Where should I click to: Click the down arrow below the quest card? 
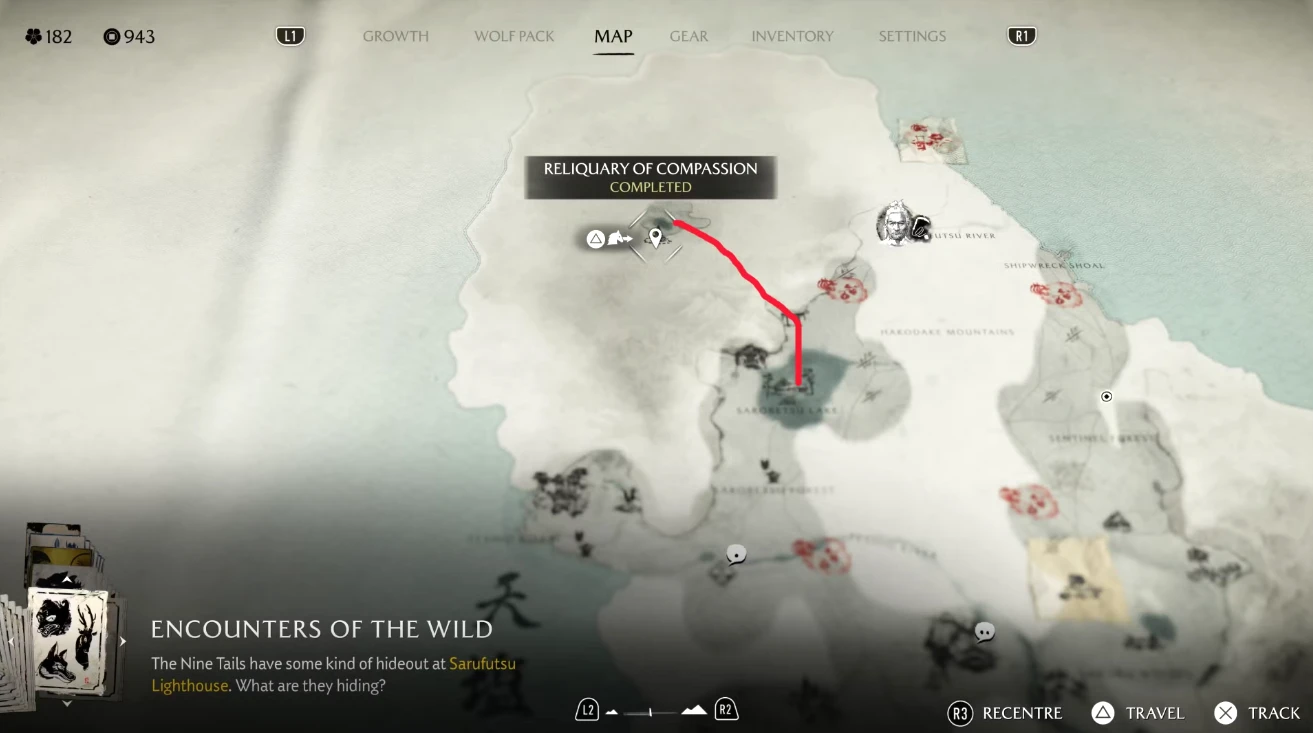point(67,704)
